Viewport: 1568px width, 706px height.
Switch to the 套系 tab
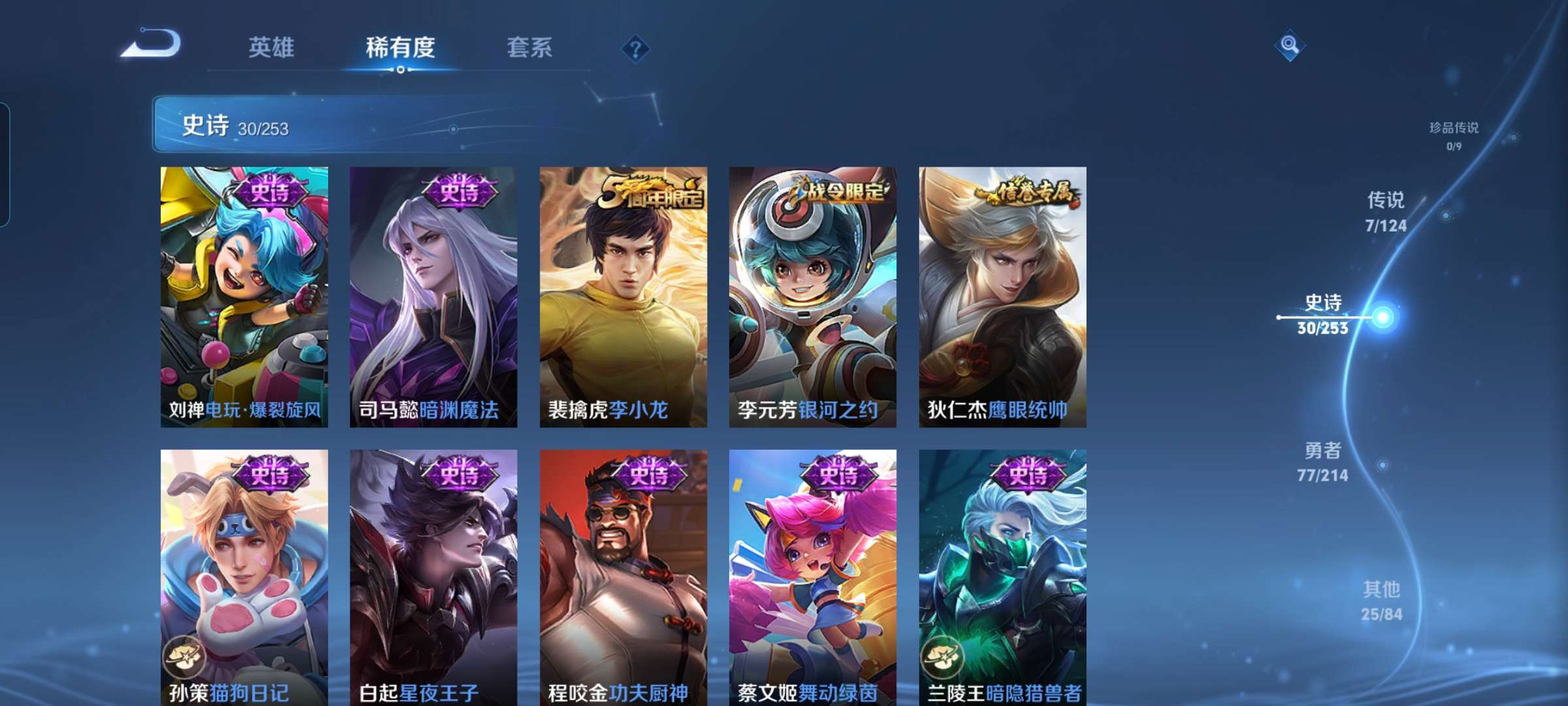click(529, 48)
